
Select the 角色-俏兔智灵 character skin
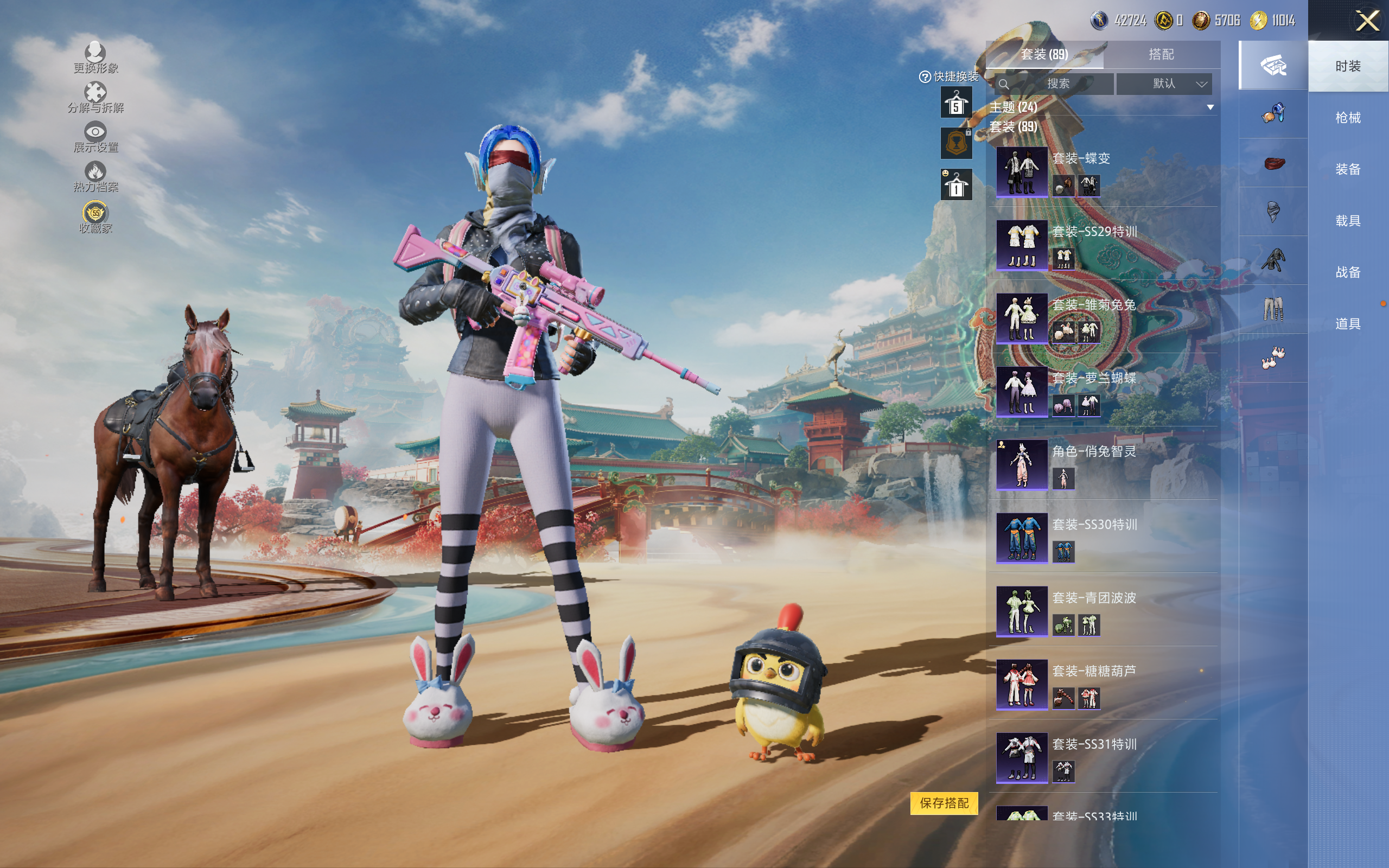click(x=1022, y=464)
